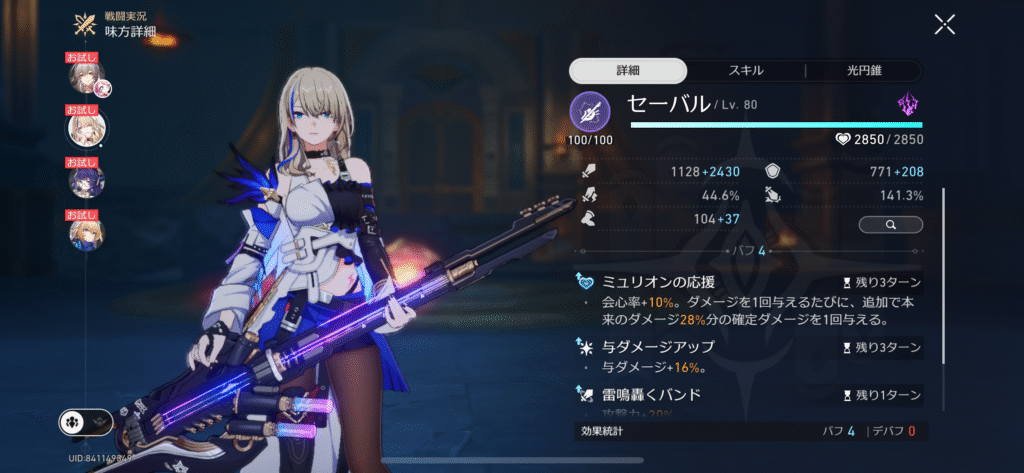Click the Destruction path icon beside セーバル
Screen dimensions: 1024x473
coord(589,111)
